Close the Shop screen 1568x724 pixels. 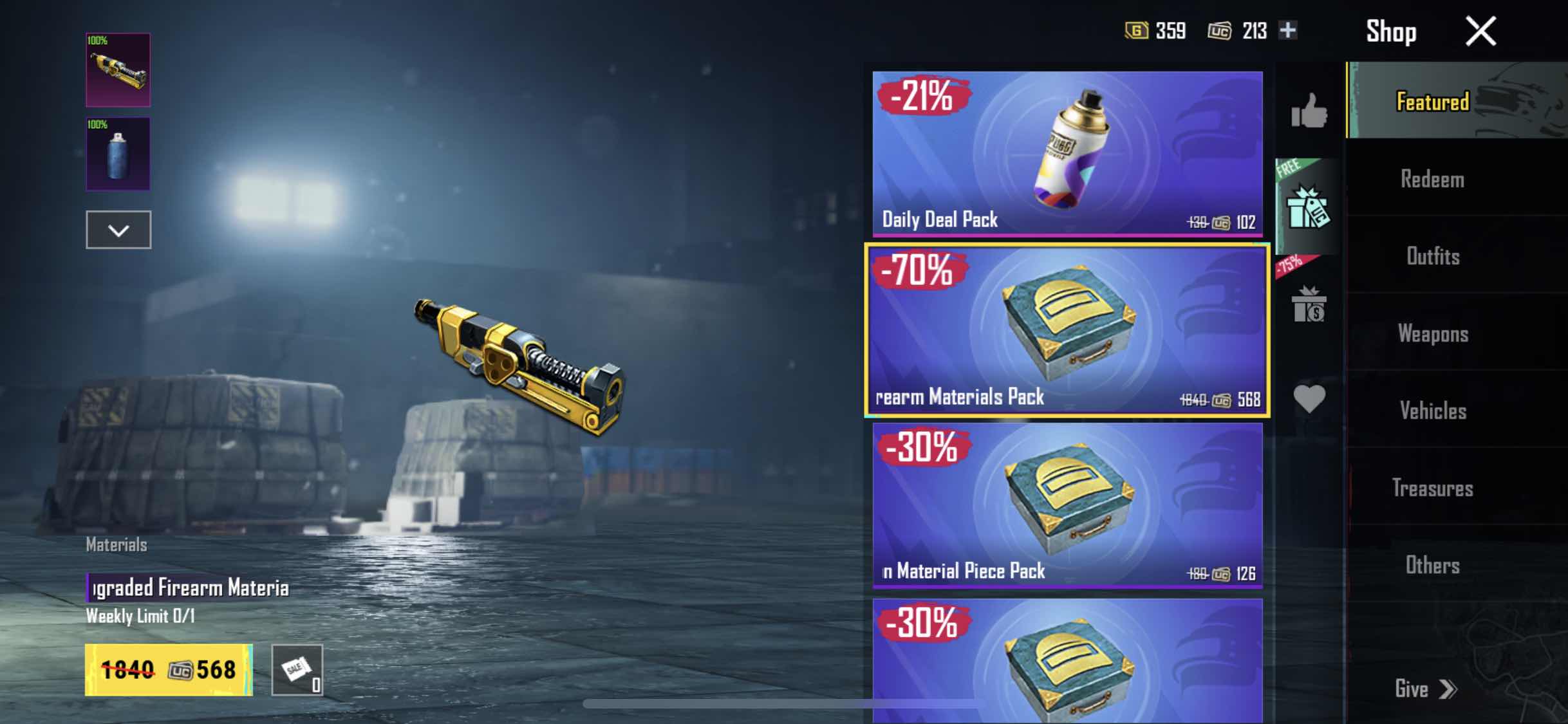1480,31
